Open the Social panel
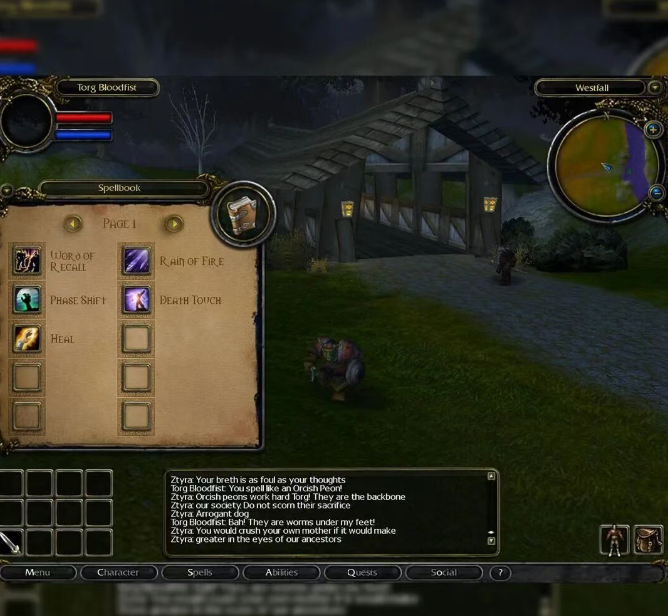668x616 pixels. pyautogui.click(x=443, y=573)
